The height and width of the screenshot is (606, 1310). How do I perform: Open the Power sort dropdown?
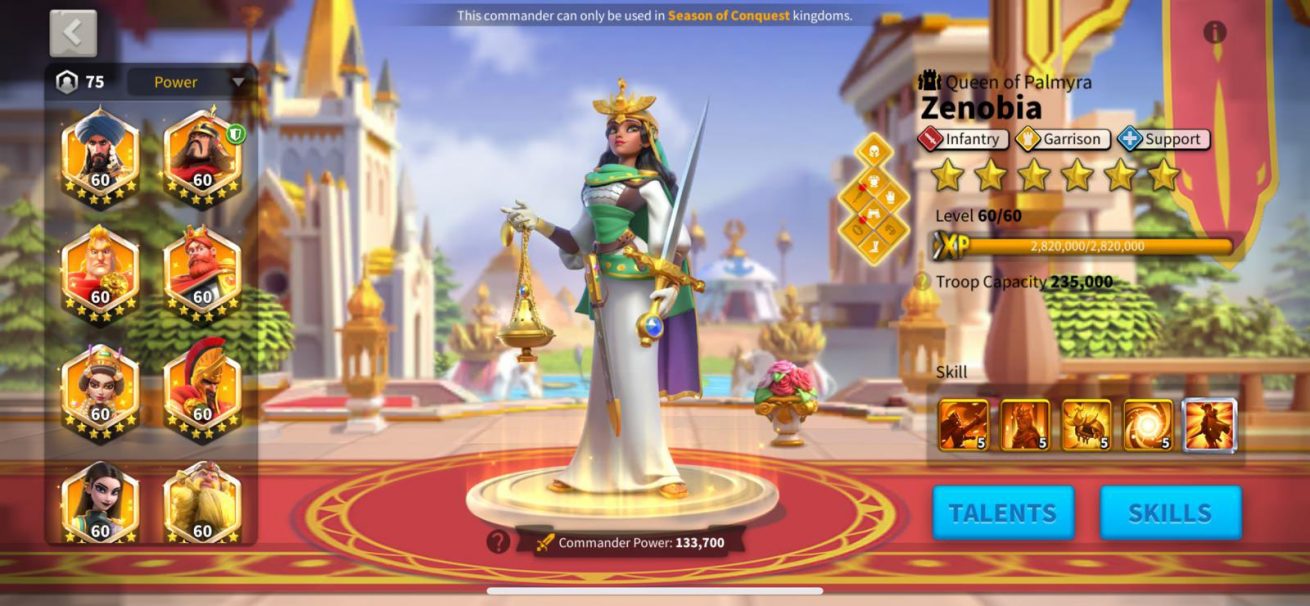click(x=191, y=82)
